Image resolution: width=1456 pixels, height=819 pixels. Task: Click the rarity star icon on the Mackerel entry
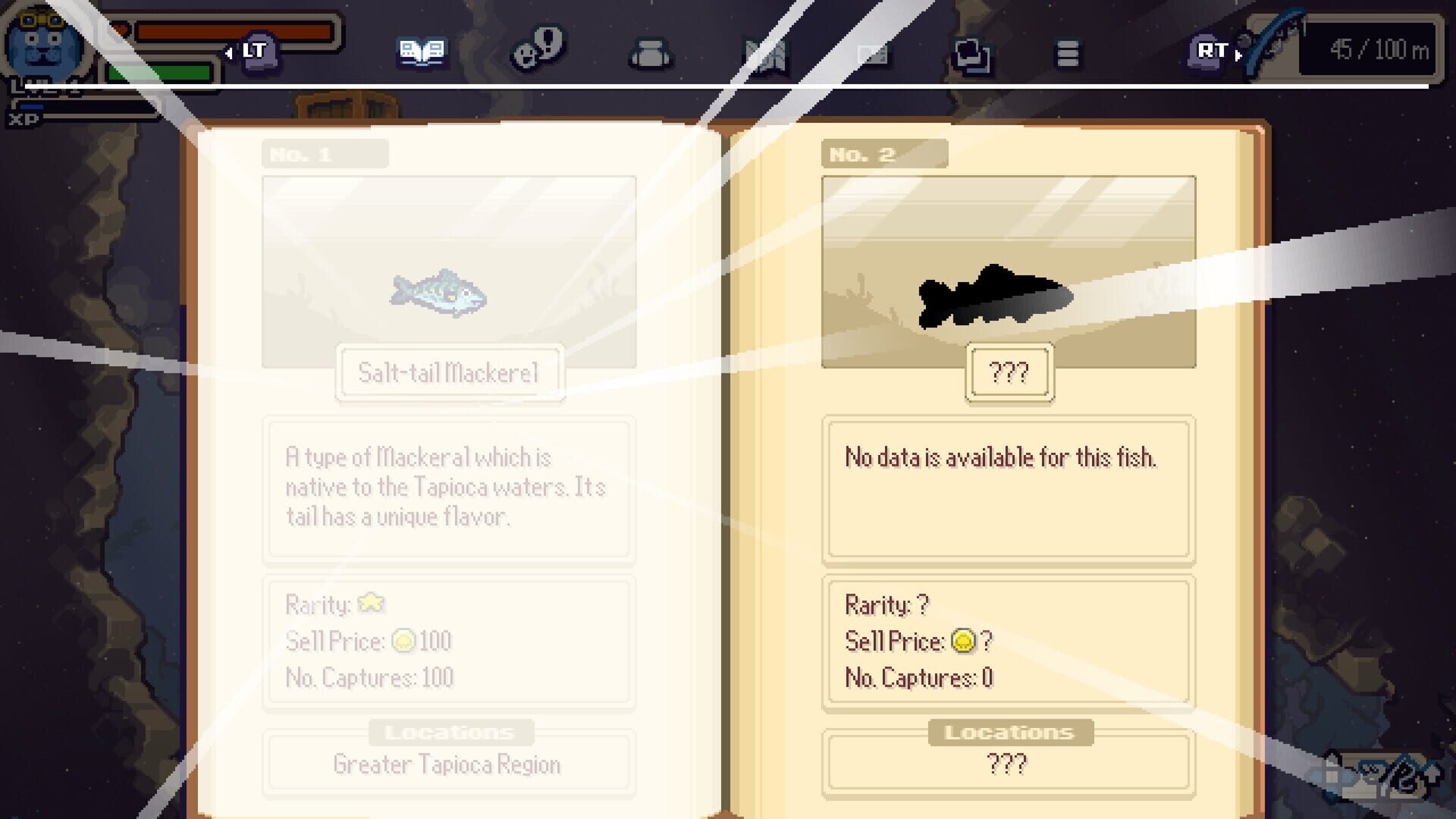(371, 603)
